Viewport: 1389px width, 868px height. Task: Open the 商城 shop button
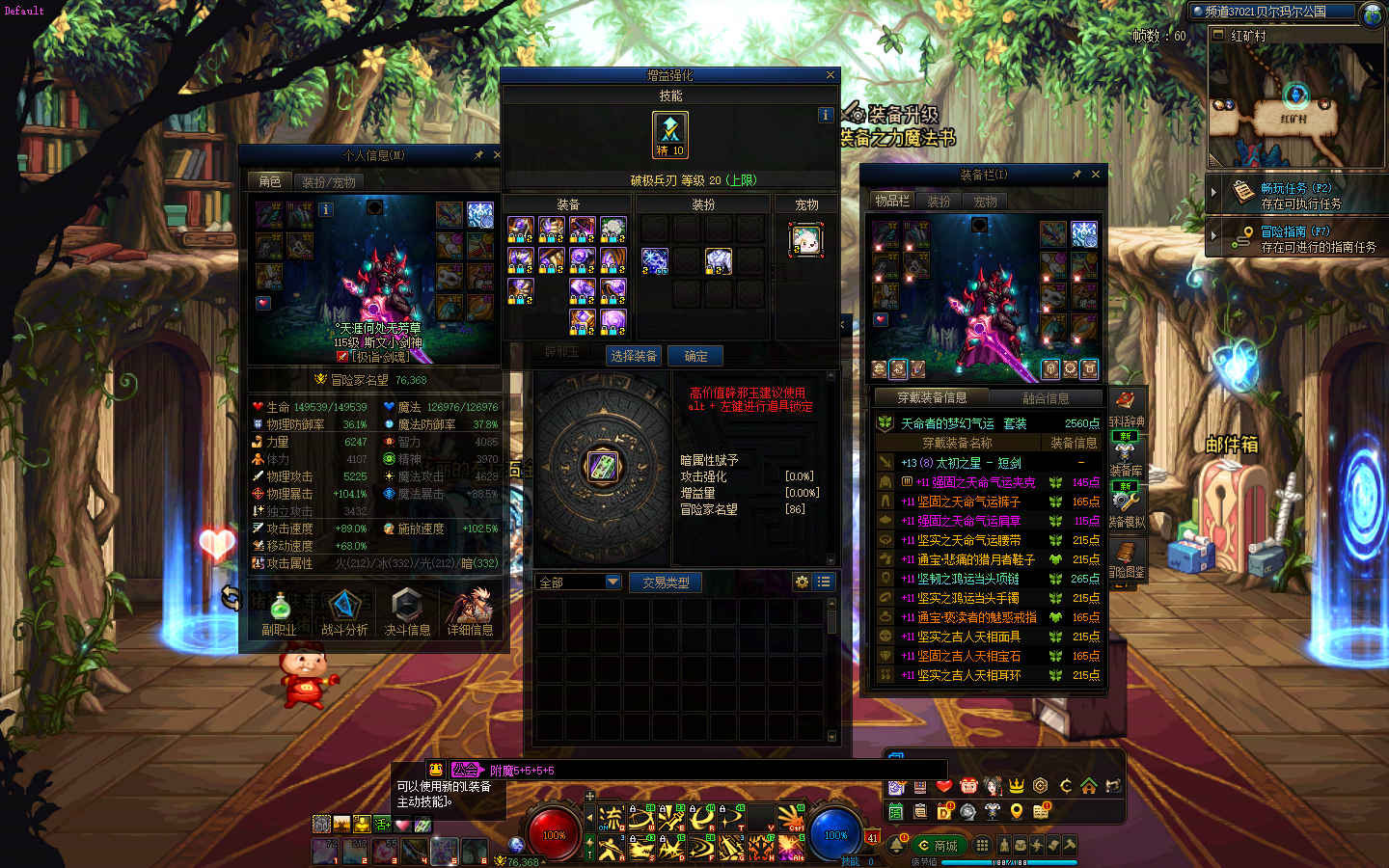(939, 846)
